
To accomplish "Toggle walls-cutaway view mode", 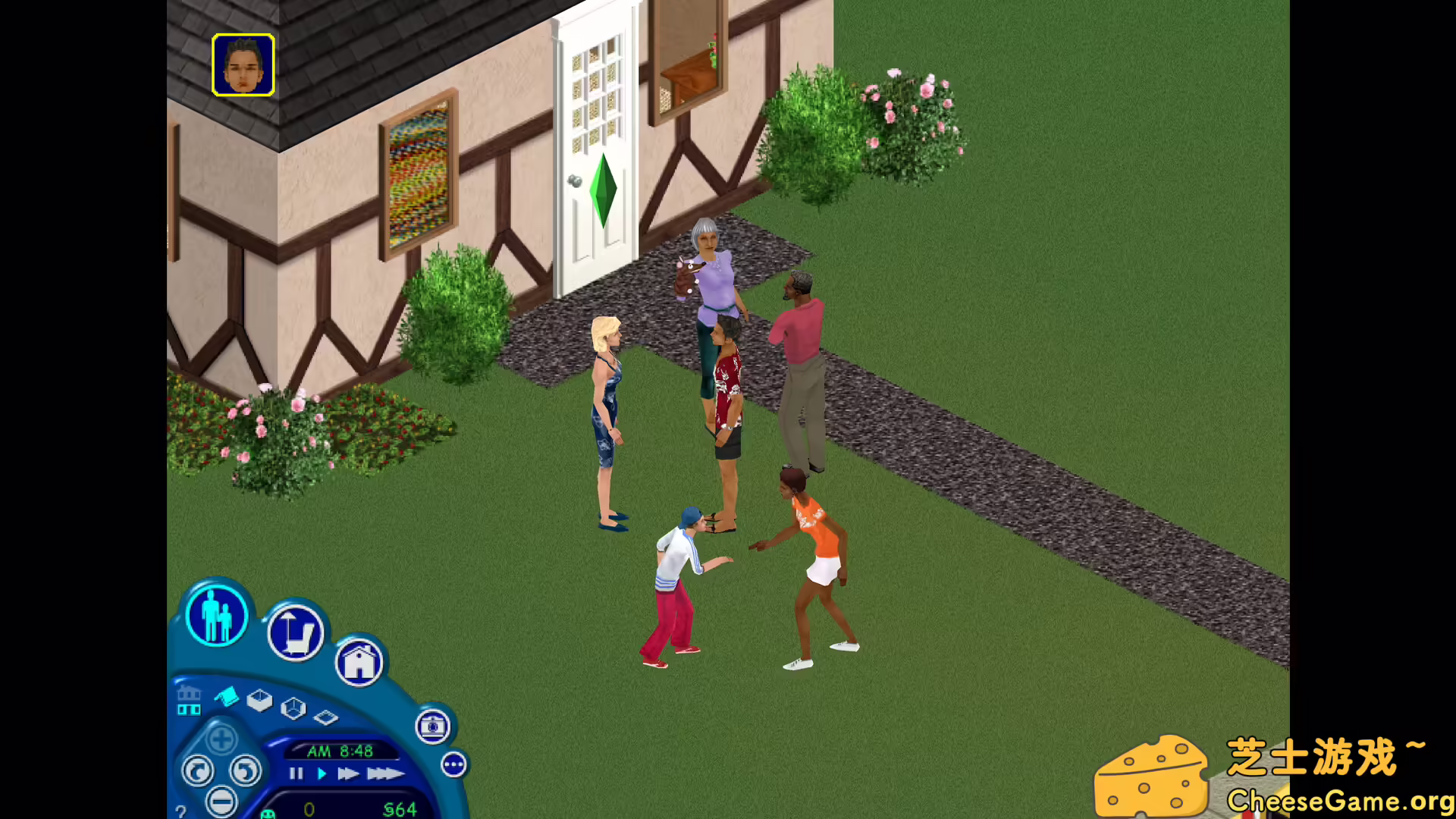I will (x=293, y=705).
